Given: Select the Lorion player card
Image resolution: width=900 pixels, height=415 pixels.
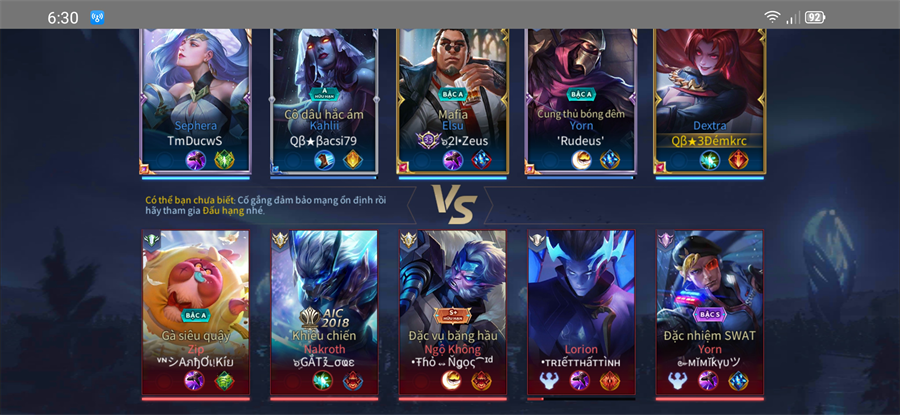Looking at the screenshot, I should tap(581, 312).
